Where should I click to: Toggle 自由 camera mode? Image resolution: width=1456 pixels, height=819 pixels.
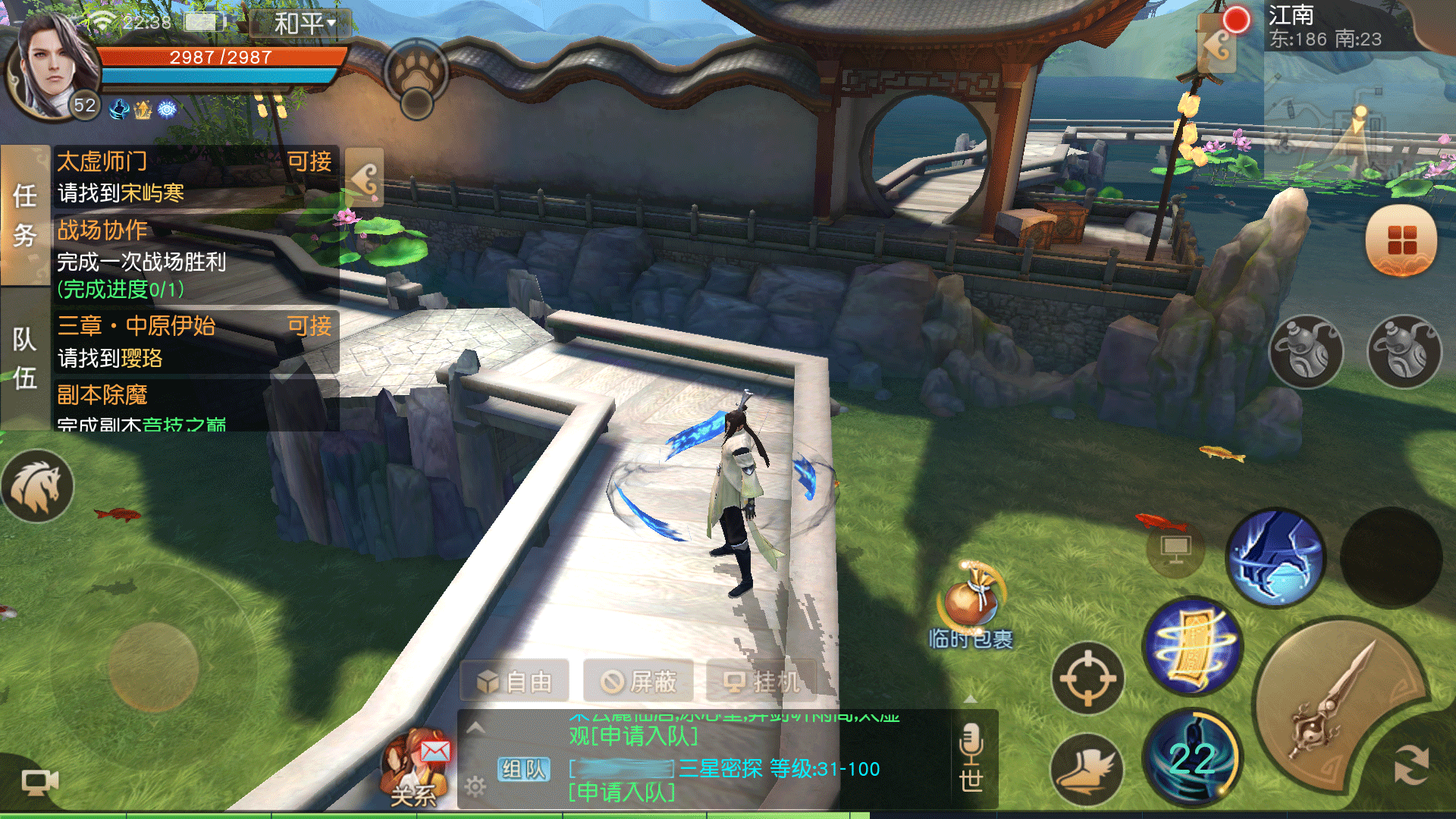click(516, 682)
